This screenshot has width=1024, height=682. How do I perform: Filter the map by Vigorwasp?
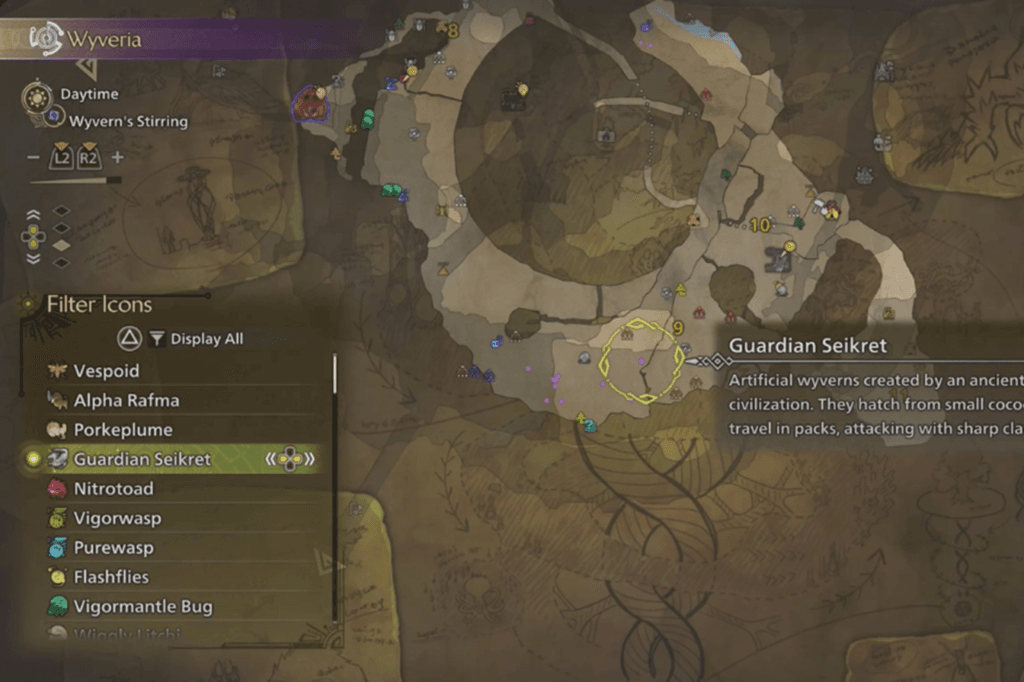[116, 519]
